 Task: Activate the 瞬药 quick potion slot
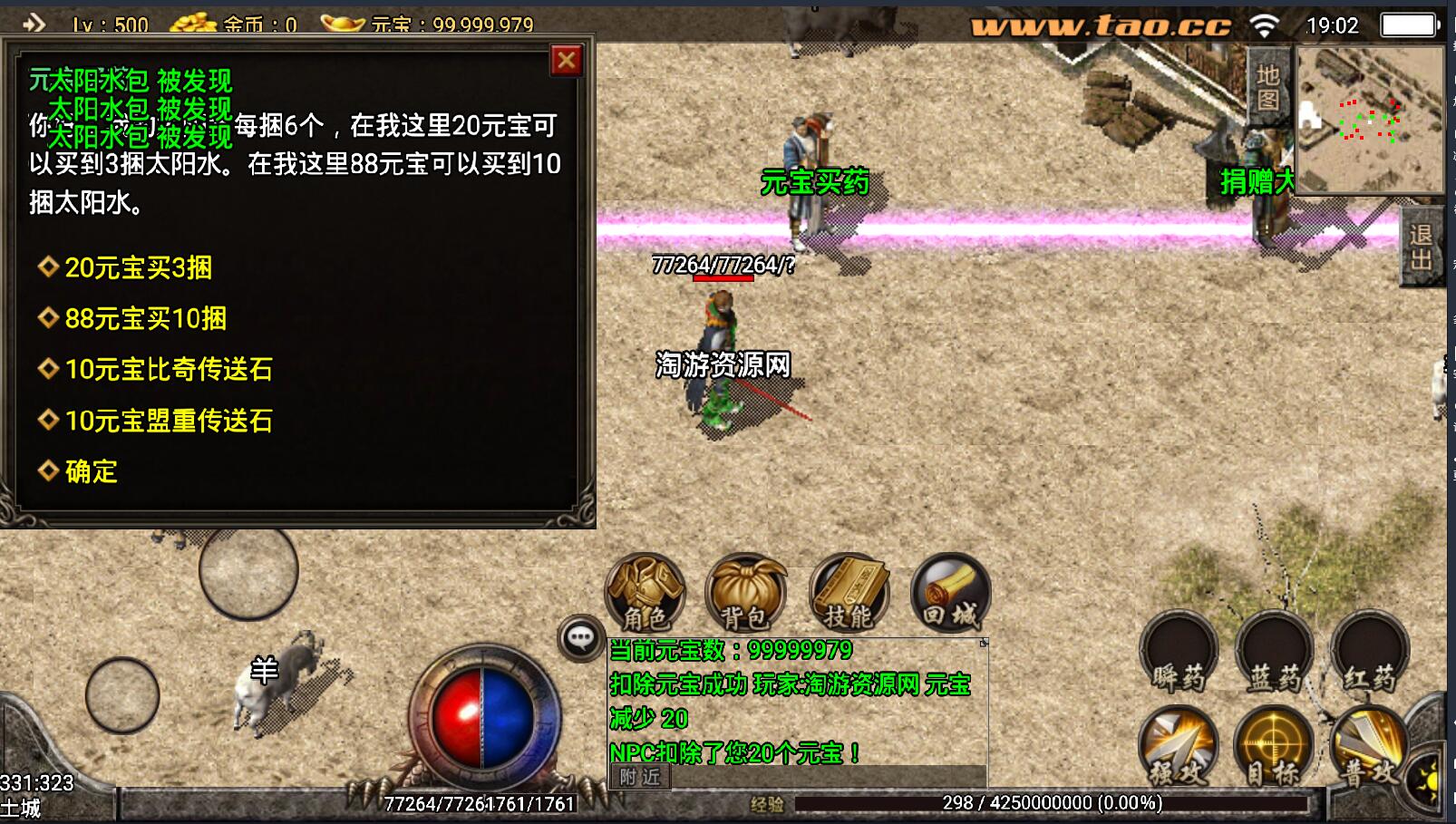tap(1179, 653)
